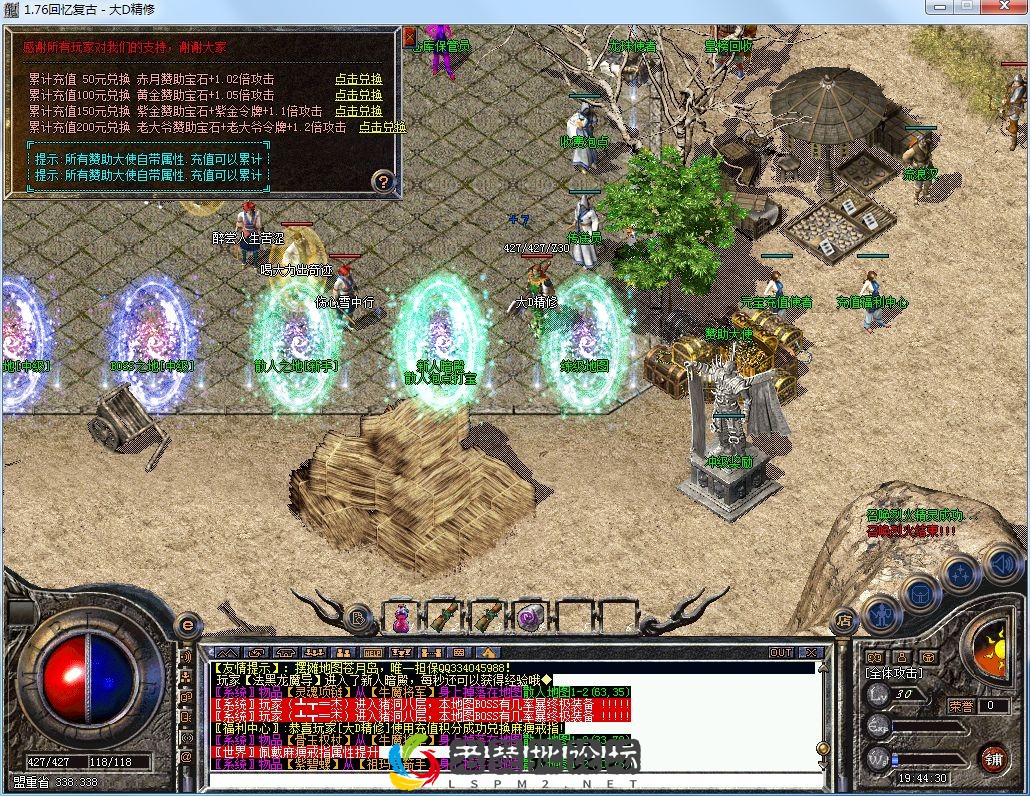
Task: Click the round 'e' button beside orb
Action: click(x=187, y=625)
